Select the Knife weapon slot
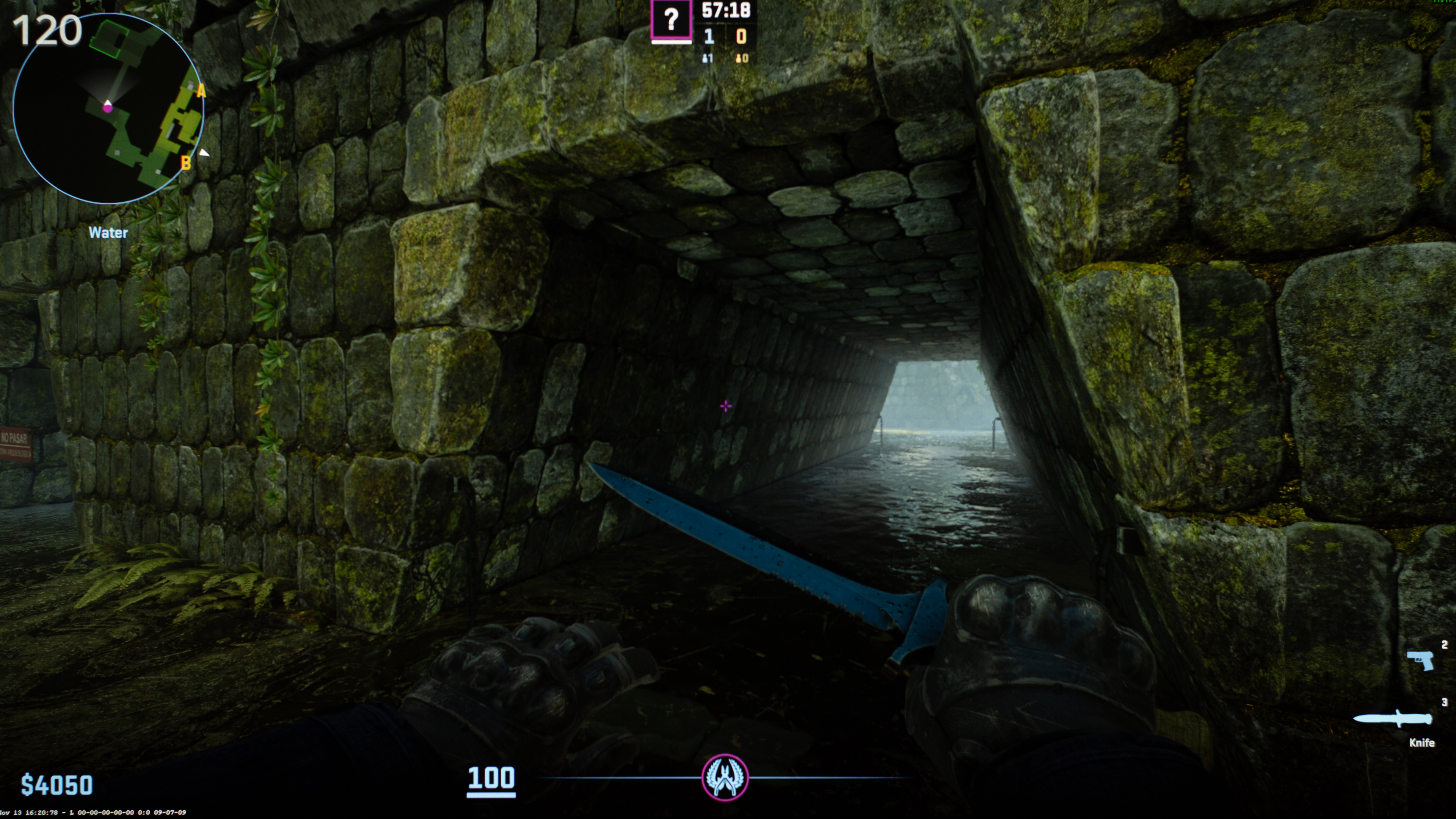The height and width of the screenshot is (819, 1456). point(1393,720)
